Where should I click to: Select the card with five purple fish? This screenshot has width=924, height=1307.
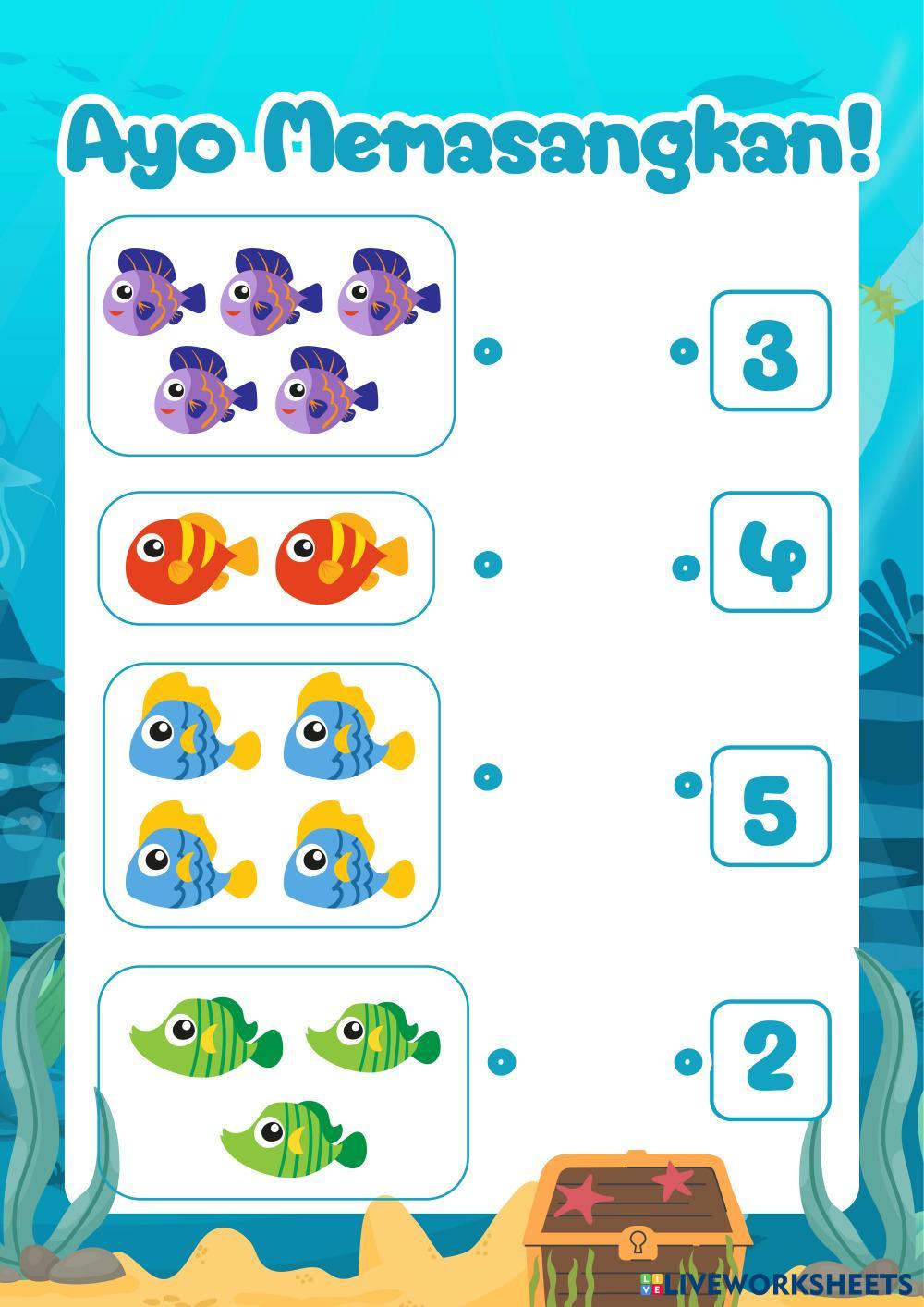272,336
